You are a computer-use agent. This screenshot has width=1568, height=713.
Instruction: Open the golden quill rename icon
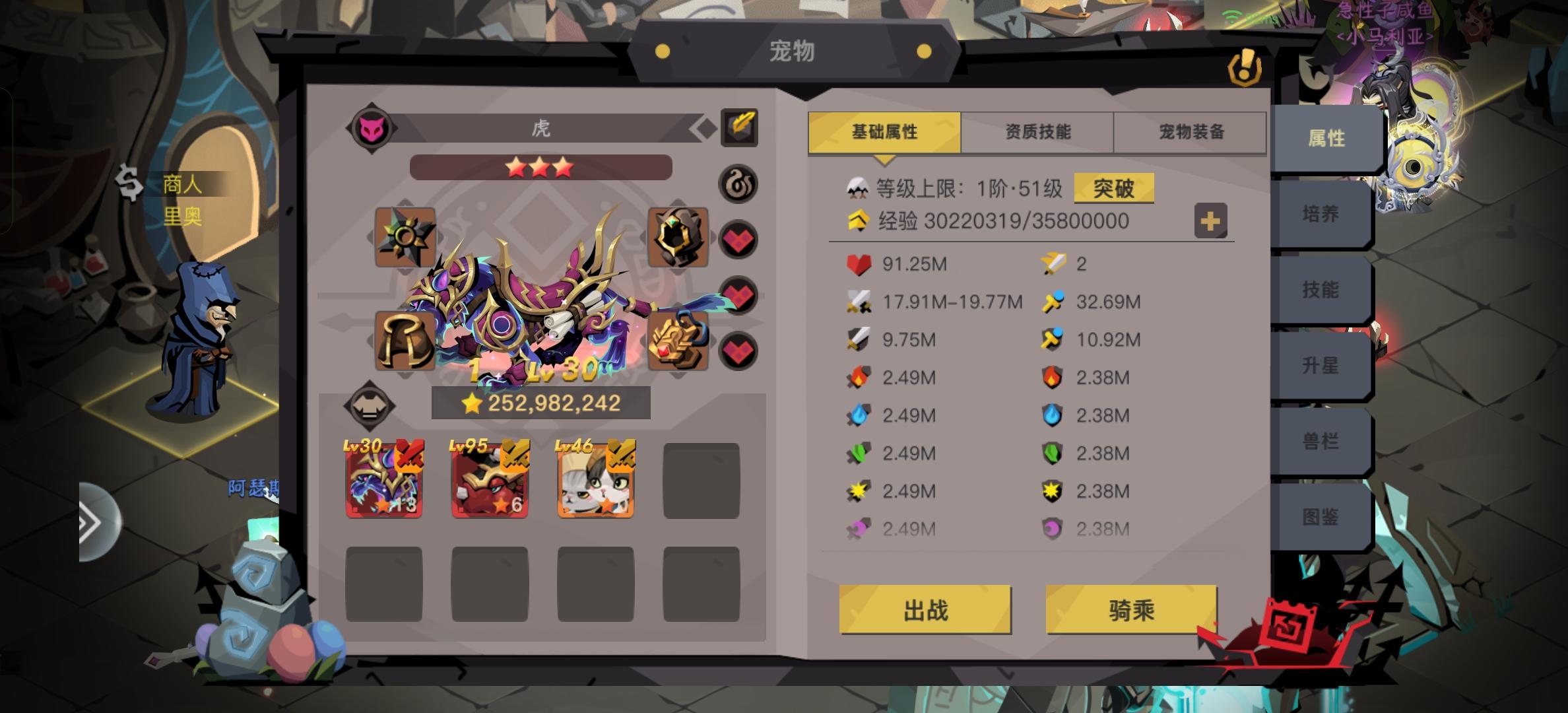tap(739, 127)
